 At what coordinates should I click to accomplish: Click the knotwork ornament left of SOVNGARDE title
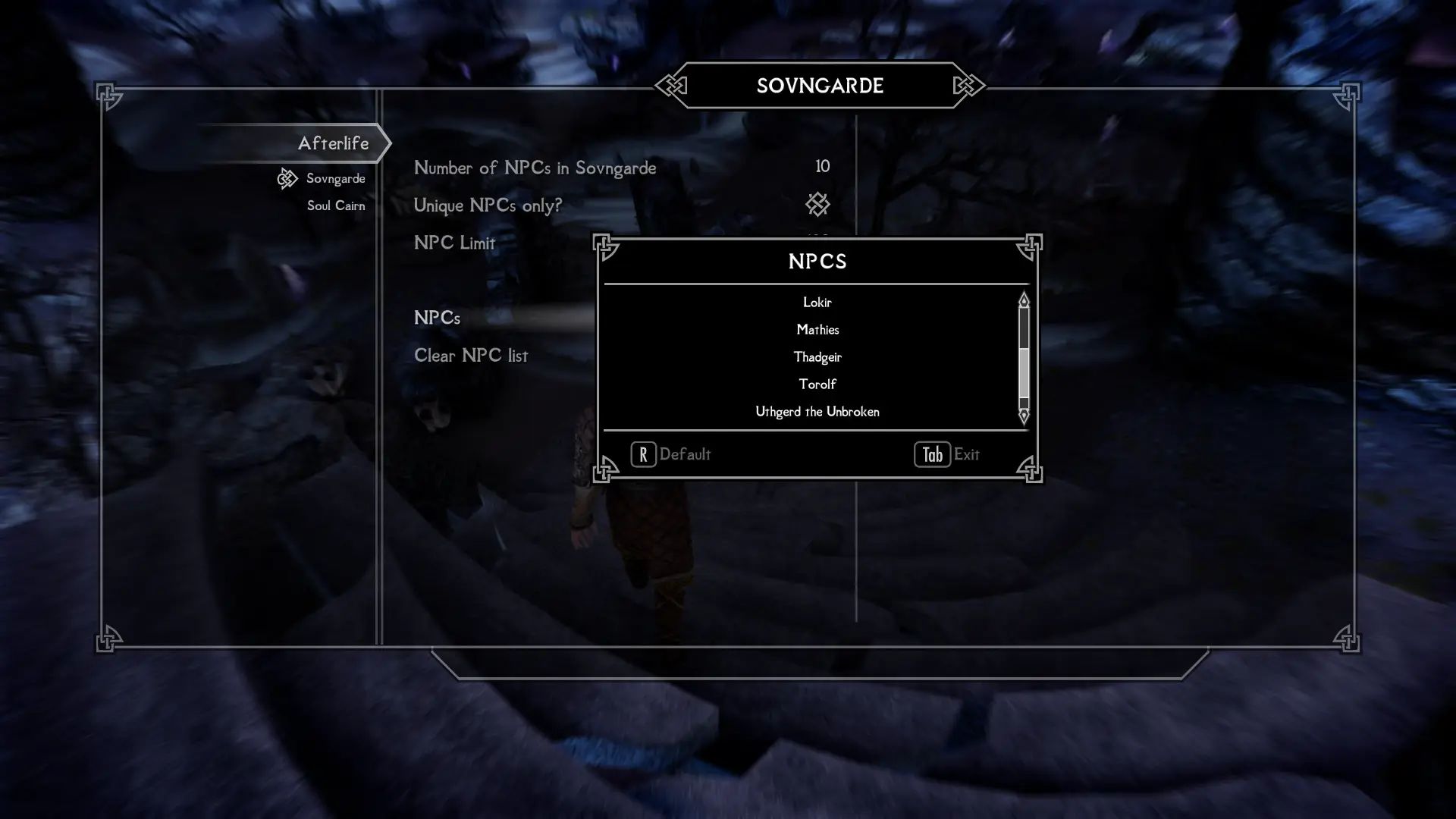tap(670, 86)
